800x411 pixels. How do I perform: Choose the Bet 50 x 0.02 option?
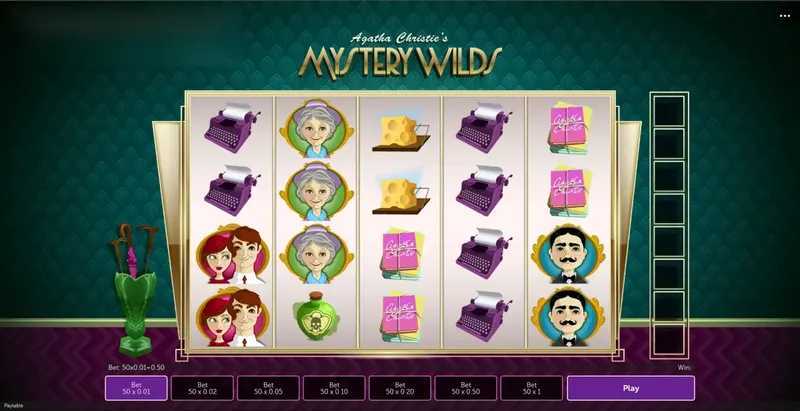[202, 388]
